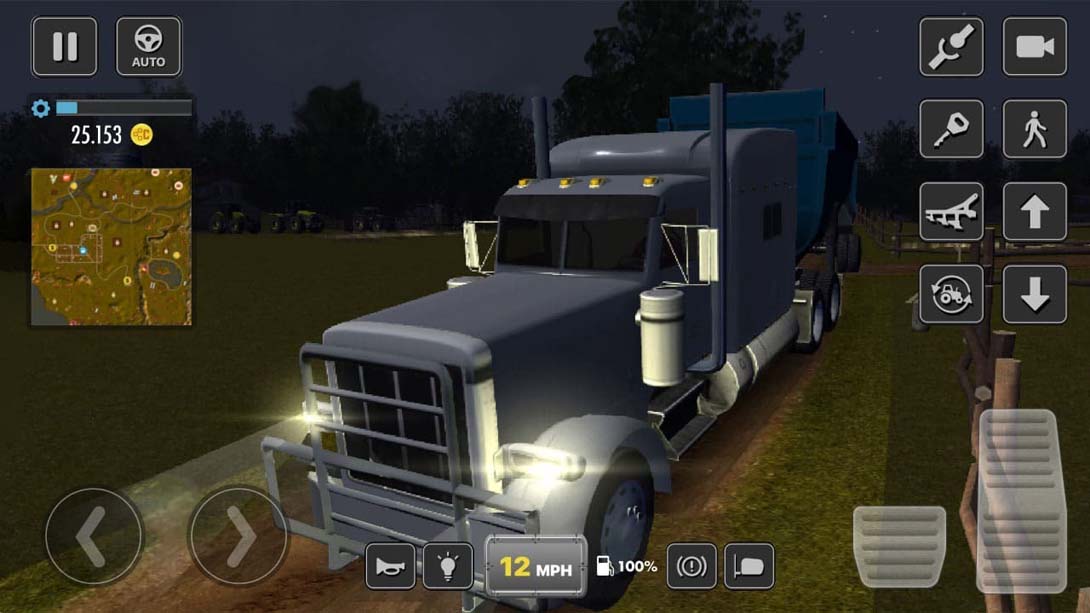1090x613 pixels.
Task: Switch vehicle using tractor cycle icon
Action: coord(951,294)
